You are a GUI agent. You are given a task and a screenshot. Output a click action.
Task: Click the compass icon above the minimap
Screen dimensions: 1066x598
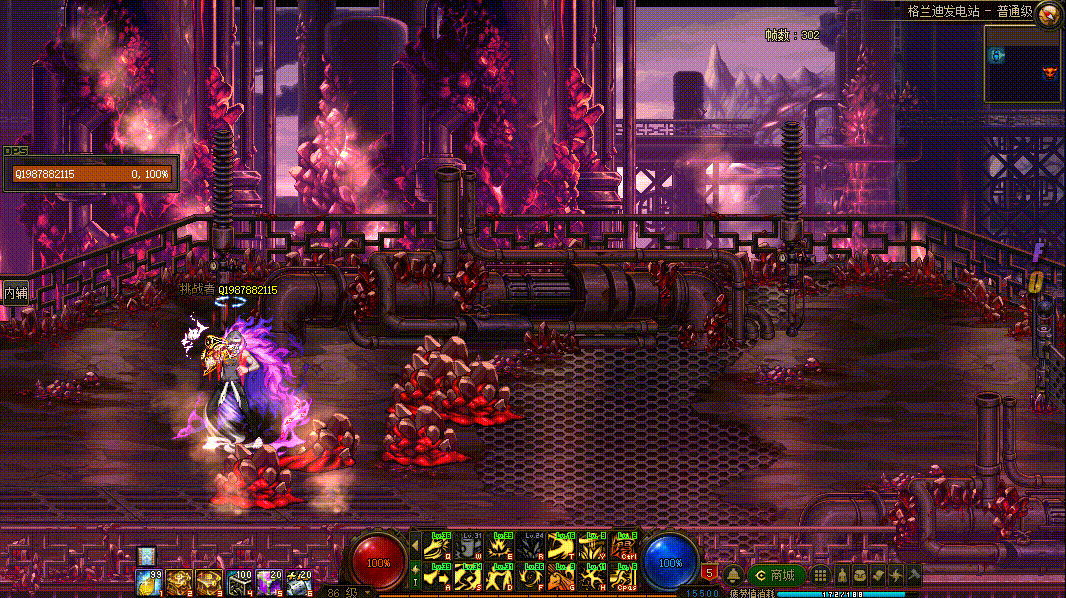click(1049, 14)
